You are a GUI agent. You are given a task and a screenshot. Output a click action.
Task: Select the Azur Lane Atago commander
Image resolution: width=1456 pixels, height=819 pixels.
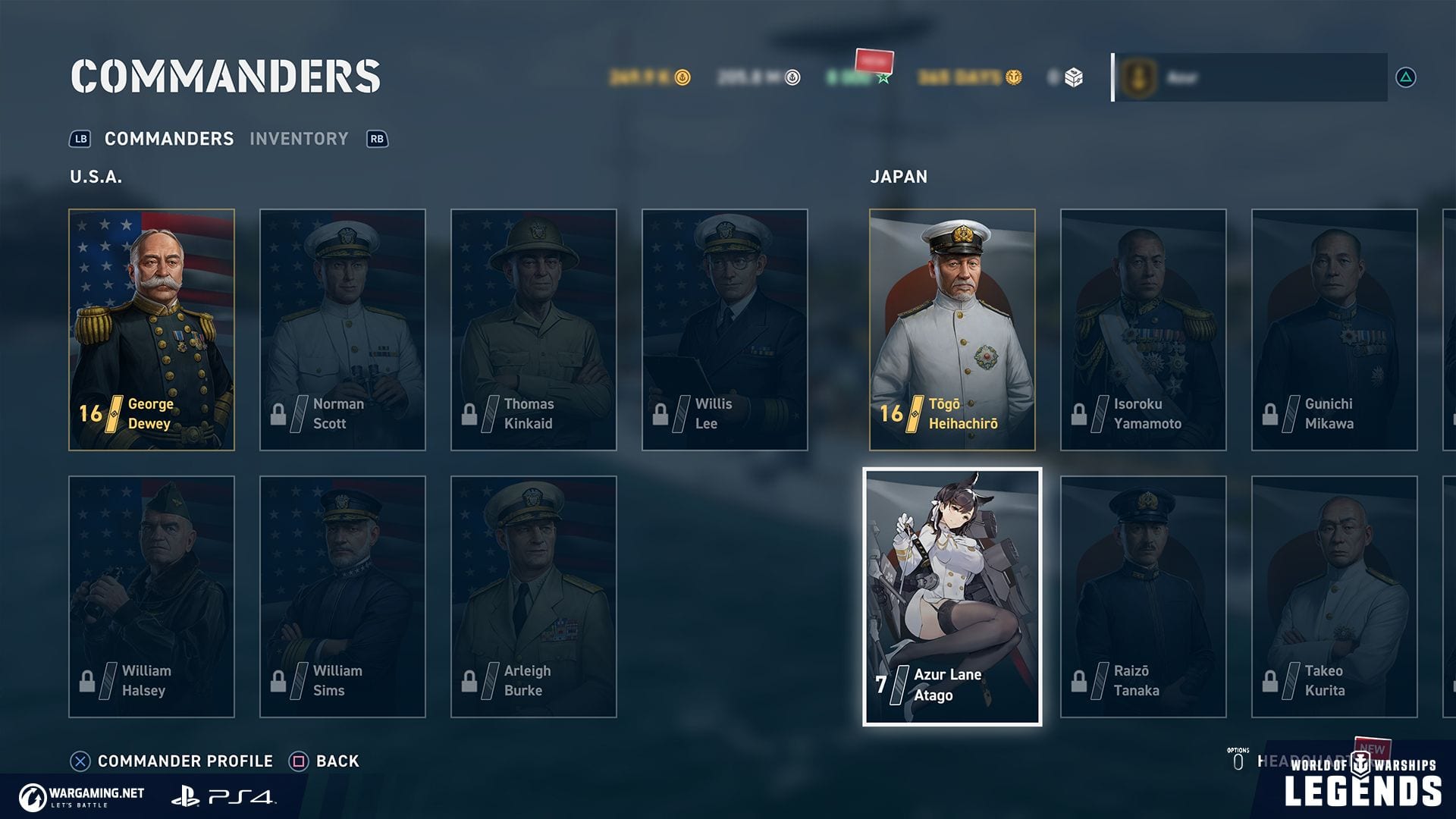click(x=952, y=597)
